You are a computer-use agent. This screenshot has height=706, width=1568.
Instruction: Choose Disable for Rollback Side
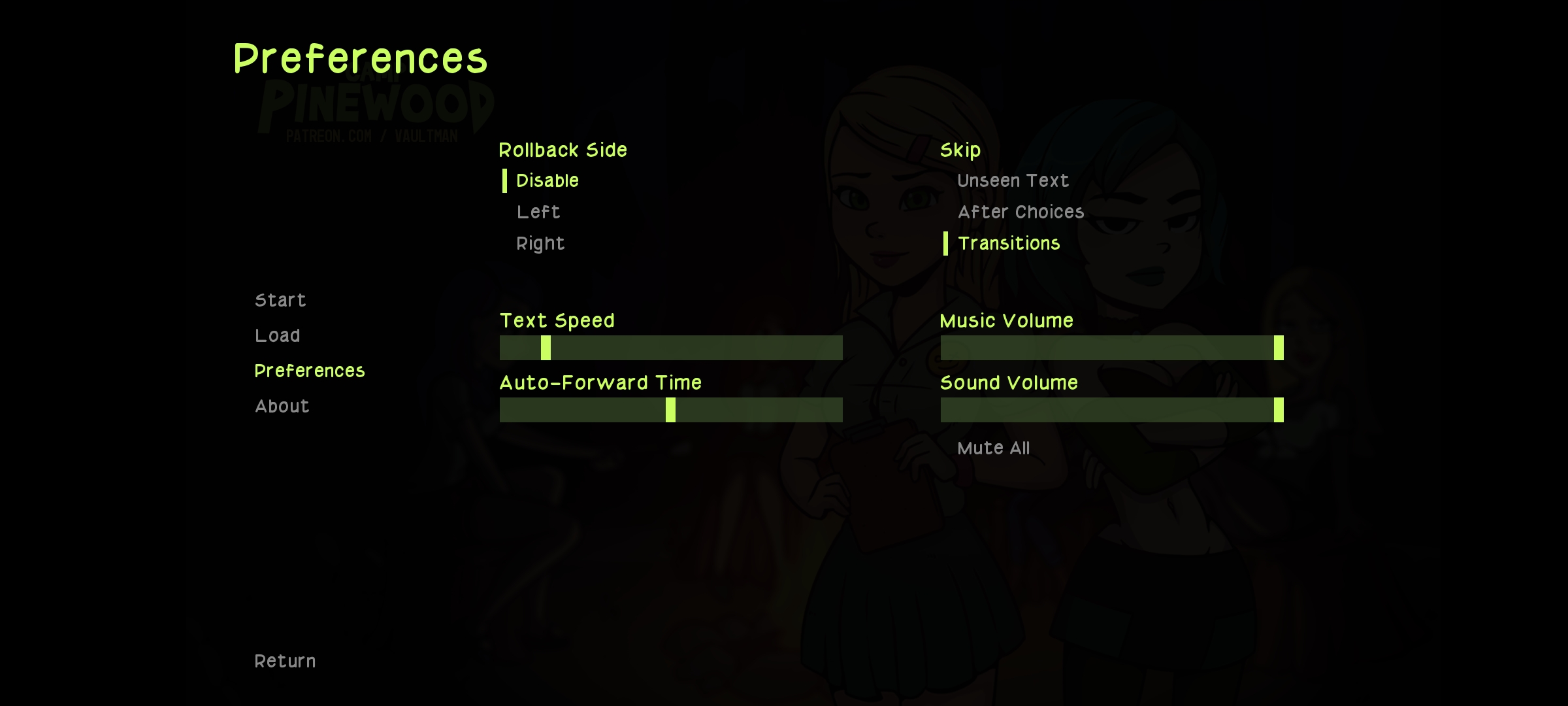click(x=547, y=181)
